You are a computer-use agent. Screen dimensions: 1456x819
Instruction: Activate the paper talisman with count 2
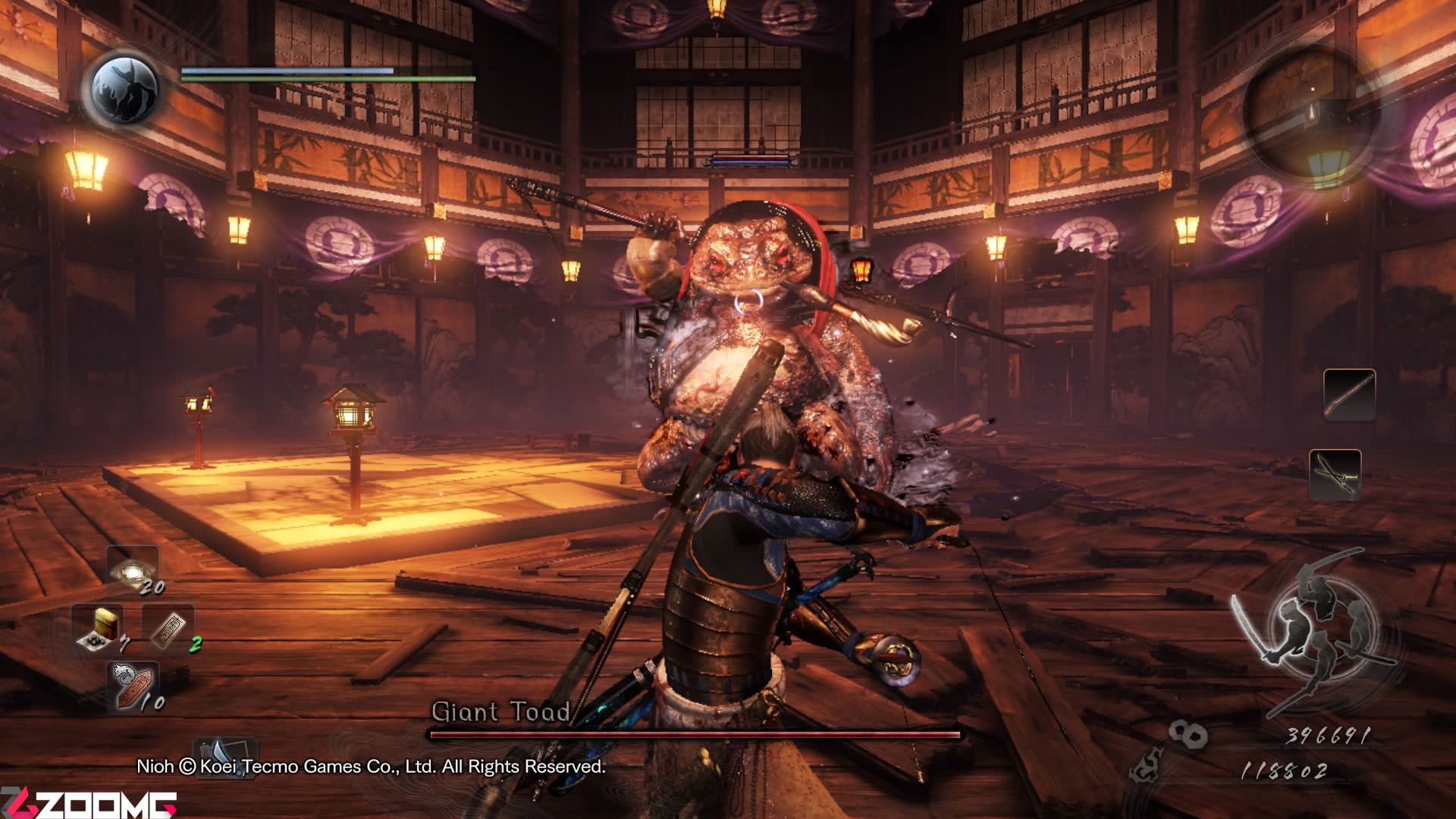tap(168, 629)
